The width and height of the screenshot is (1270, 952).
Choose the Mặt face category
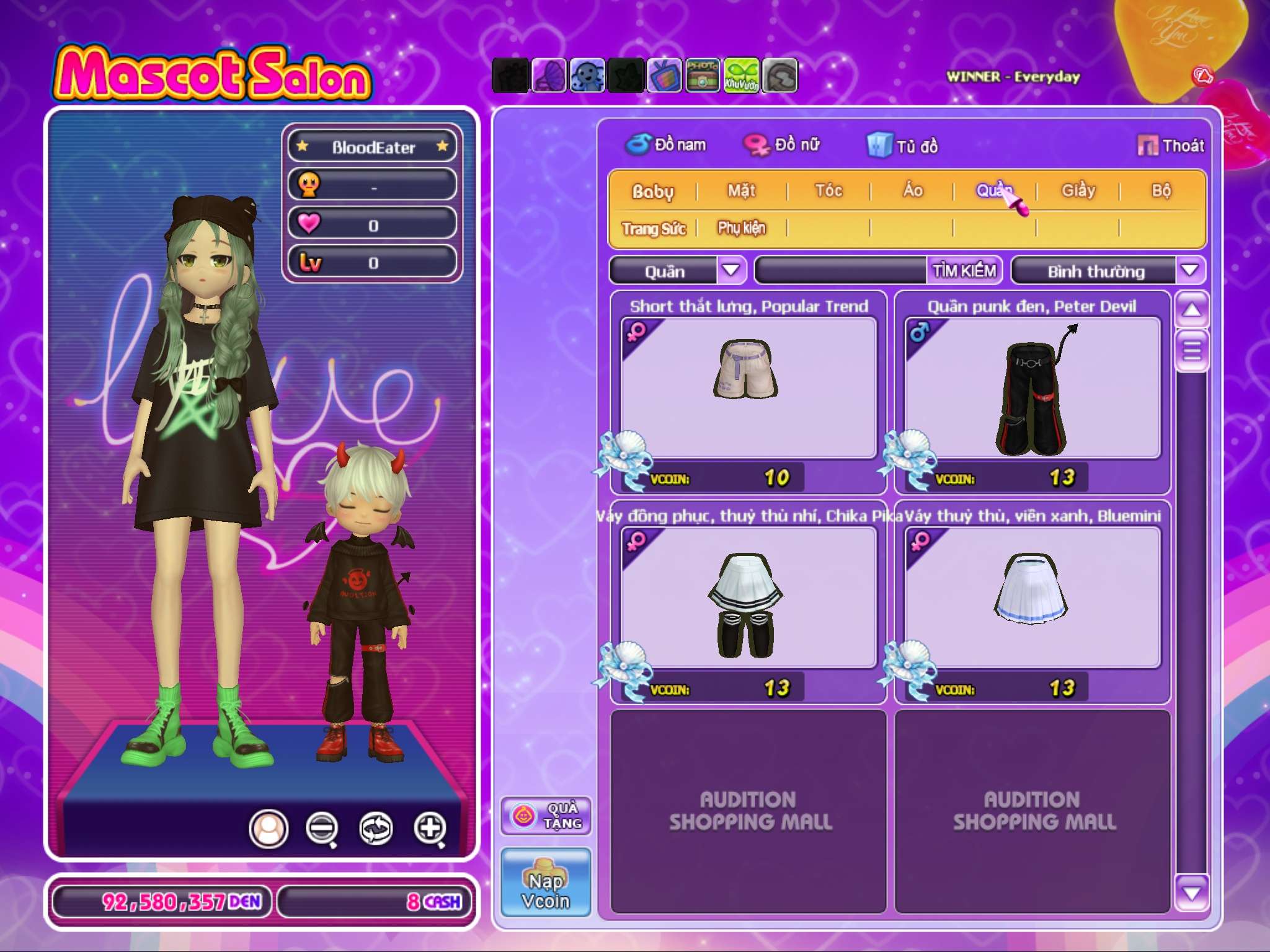coord(742,191)
